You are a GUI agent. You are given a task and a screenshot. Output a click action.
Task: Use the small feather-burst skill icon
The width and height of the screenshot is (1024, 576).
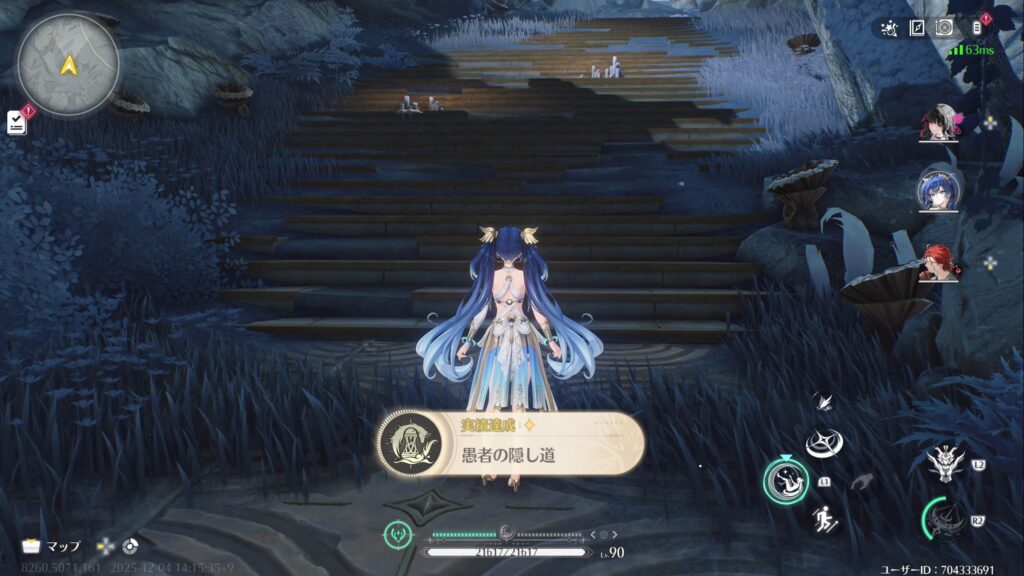[824, 402]
